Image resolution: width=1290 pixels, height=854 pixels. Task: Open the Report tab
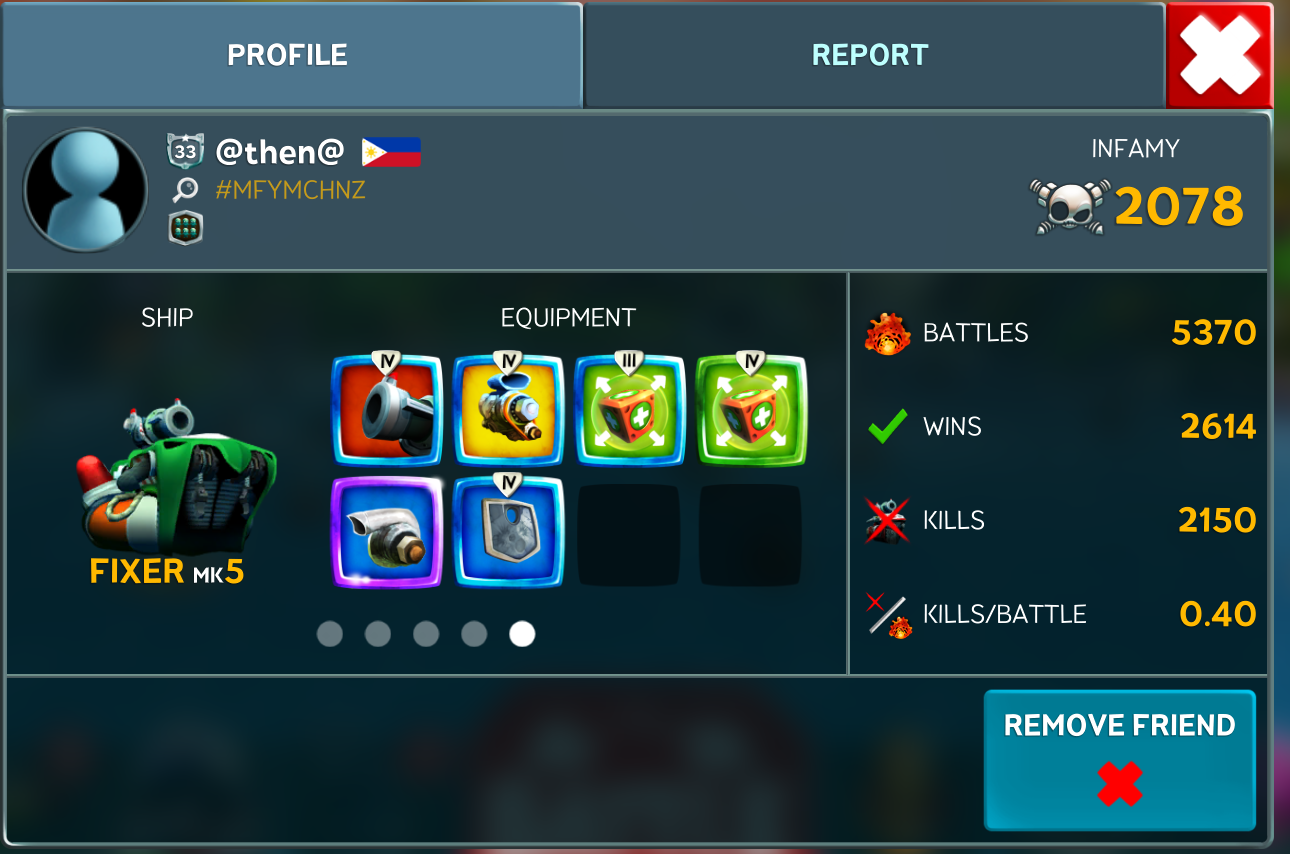870,55
